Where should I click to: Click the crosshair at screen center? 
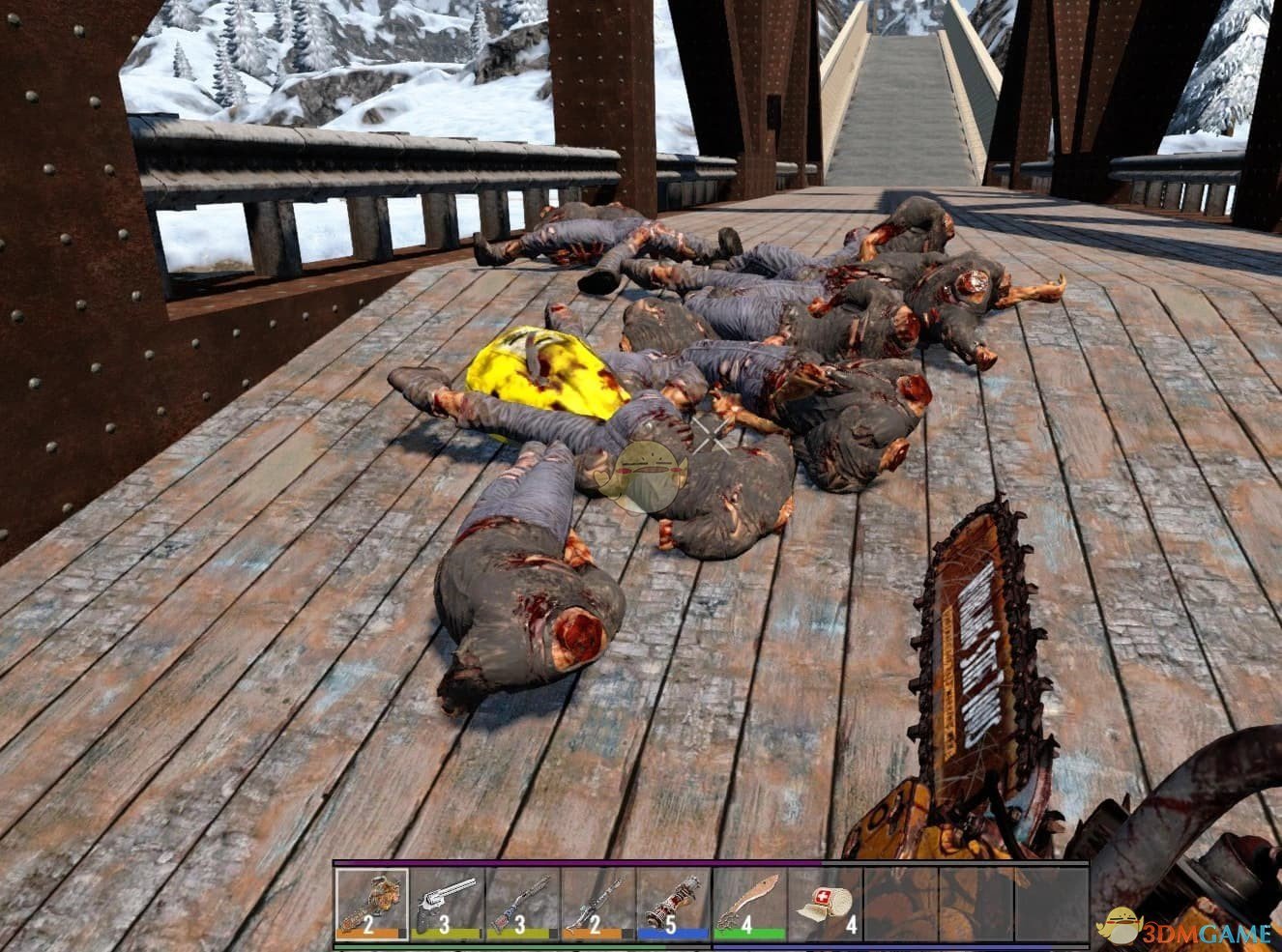713,435
